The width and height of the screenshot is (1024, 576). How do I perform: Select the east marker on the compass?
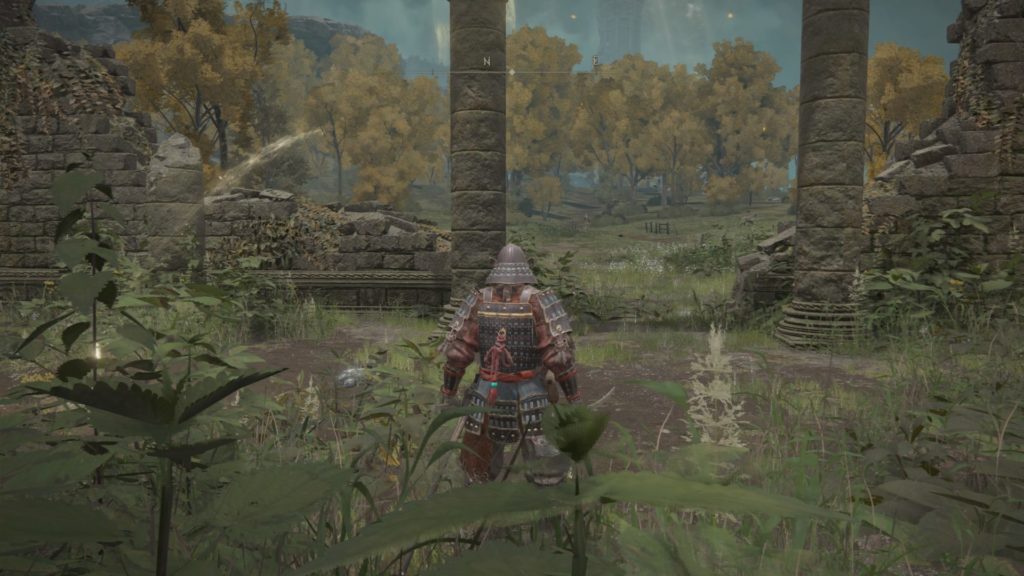(x=595, y=62)
